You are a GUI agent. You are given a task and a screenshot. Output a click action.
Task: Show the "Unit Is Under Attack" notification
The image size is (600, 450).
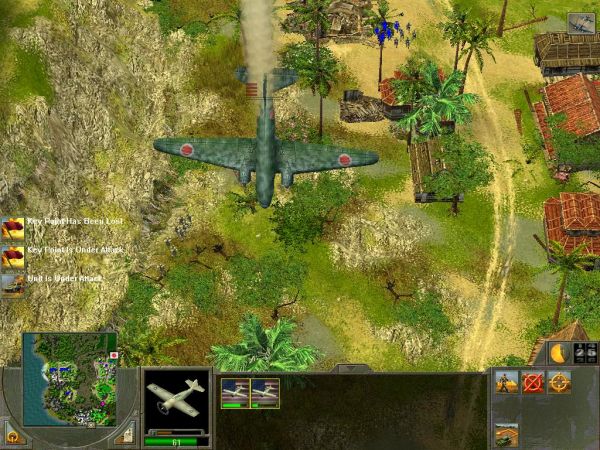click(13, 283)
